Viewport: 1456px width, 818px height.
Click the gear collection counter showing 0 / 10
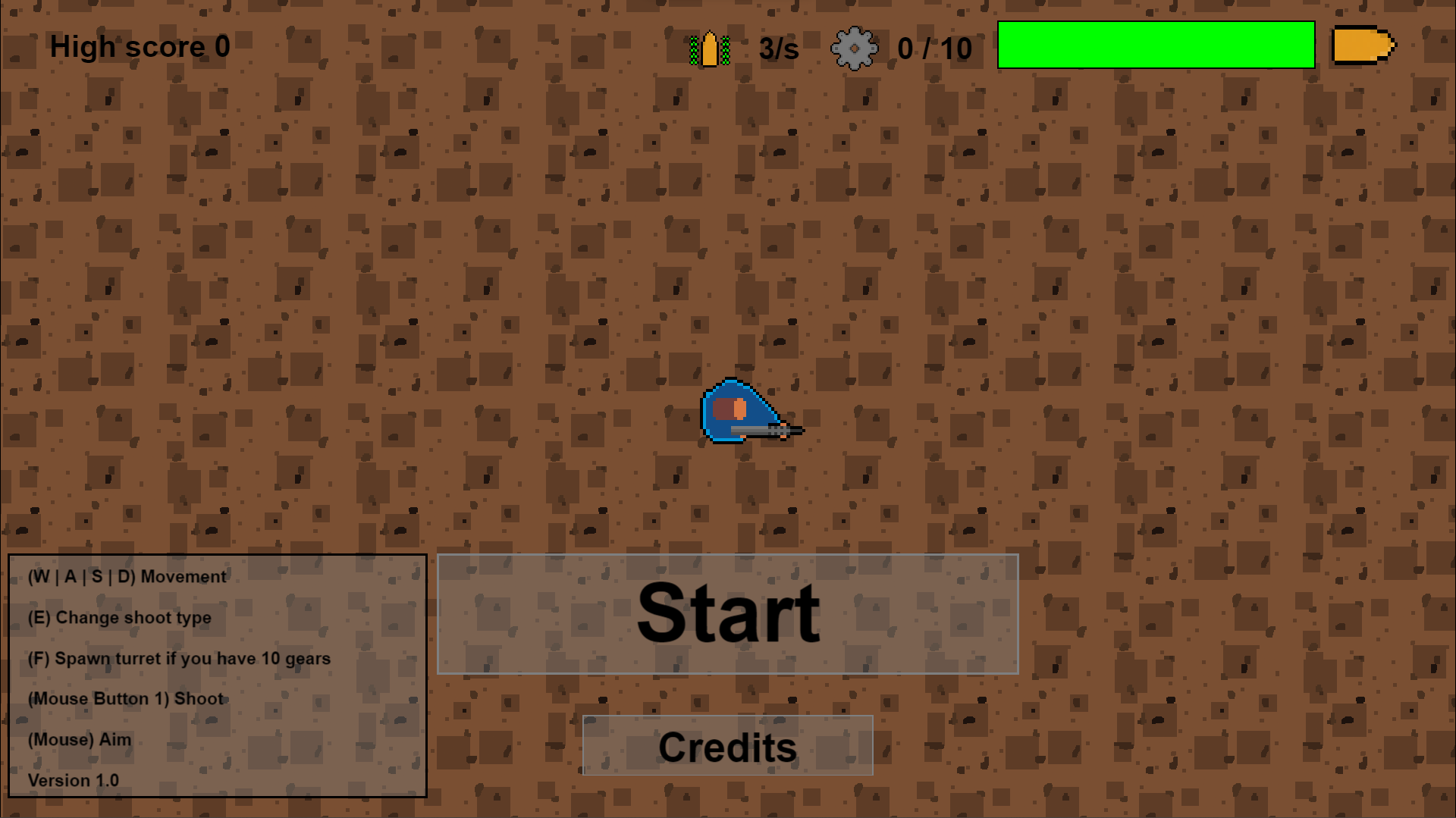click(935, 49)
